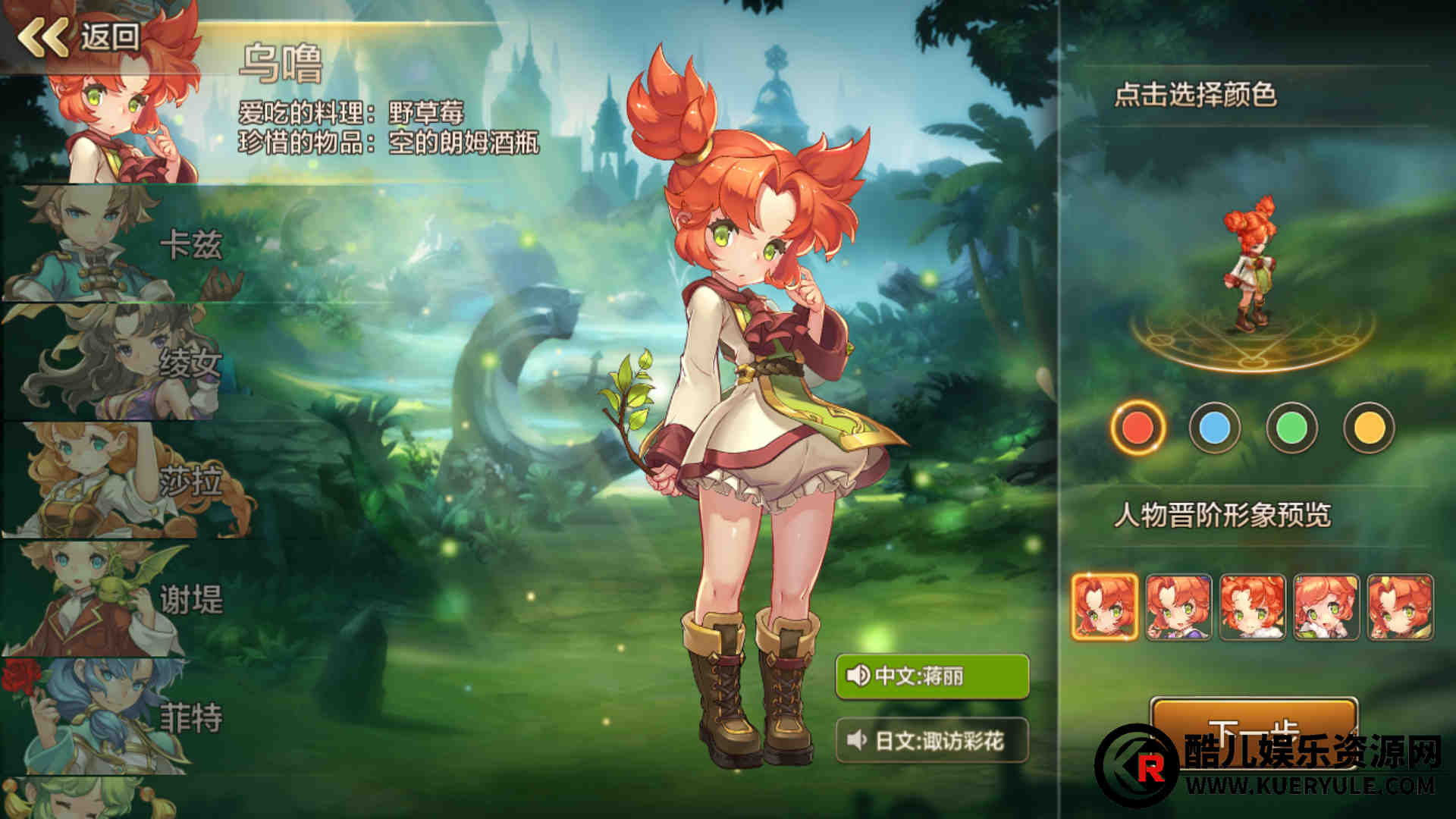Preview the middle advancement portrait thumbnail
1456x819 pixels.
(x=1253, y=607)
